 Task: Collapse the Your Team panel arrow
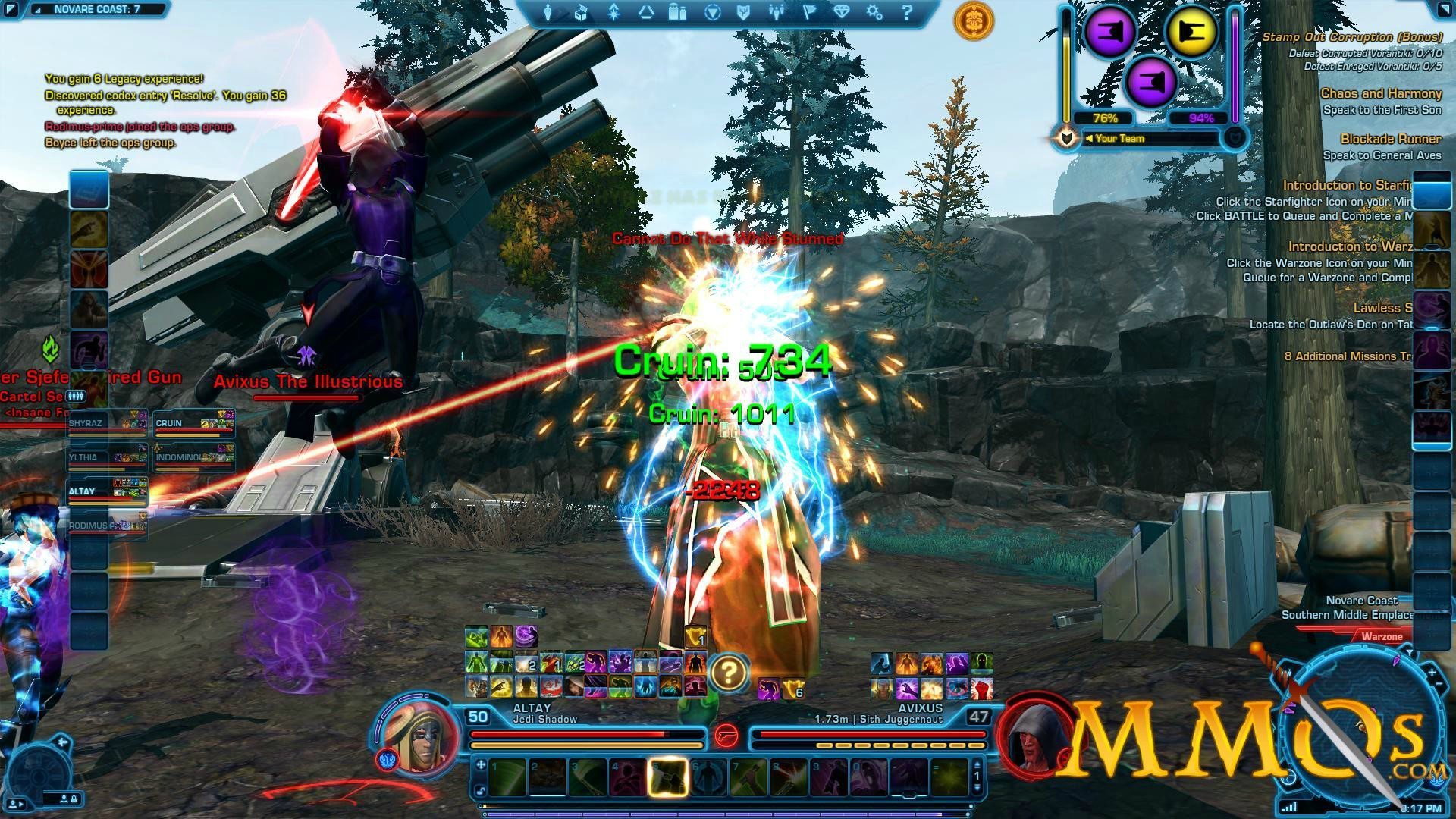(1090, 138)
